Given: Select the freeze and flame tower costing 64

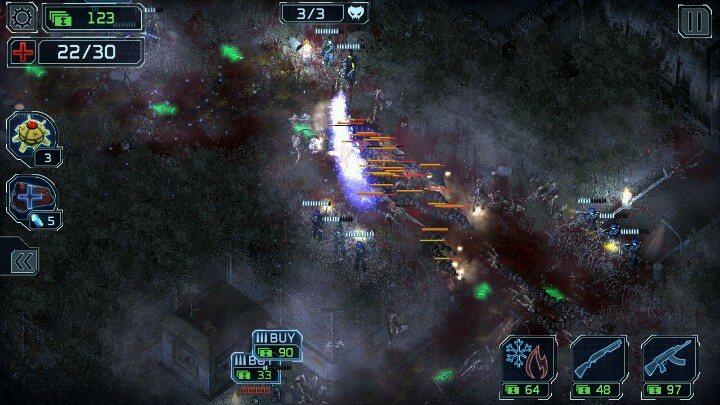Looking at the screenshot, I should (x=527, y=366).
